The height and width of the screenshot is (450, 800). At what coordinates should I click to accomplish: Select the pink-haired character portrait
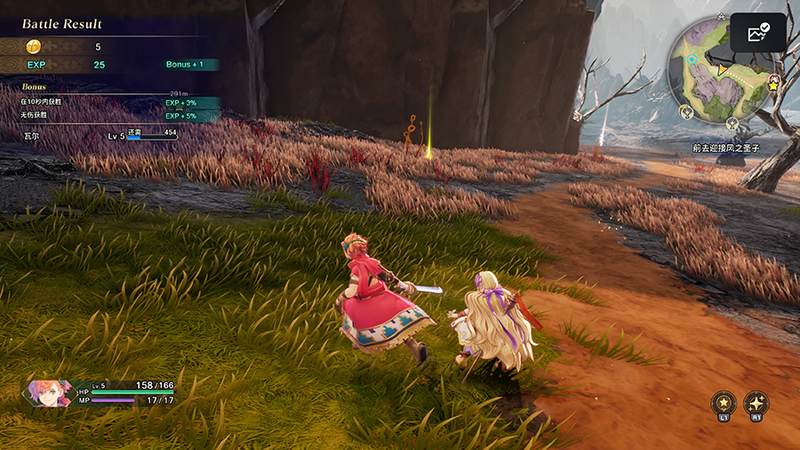click(48, 391)
